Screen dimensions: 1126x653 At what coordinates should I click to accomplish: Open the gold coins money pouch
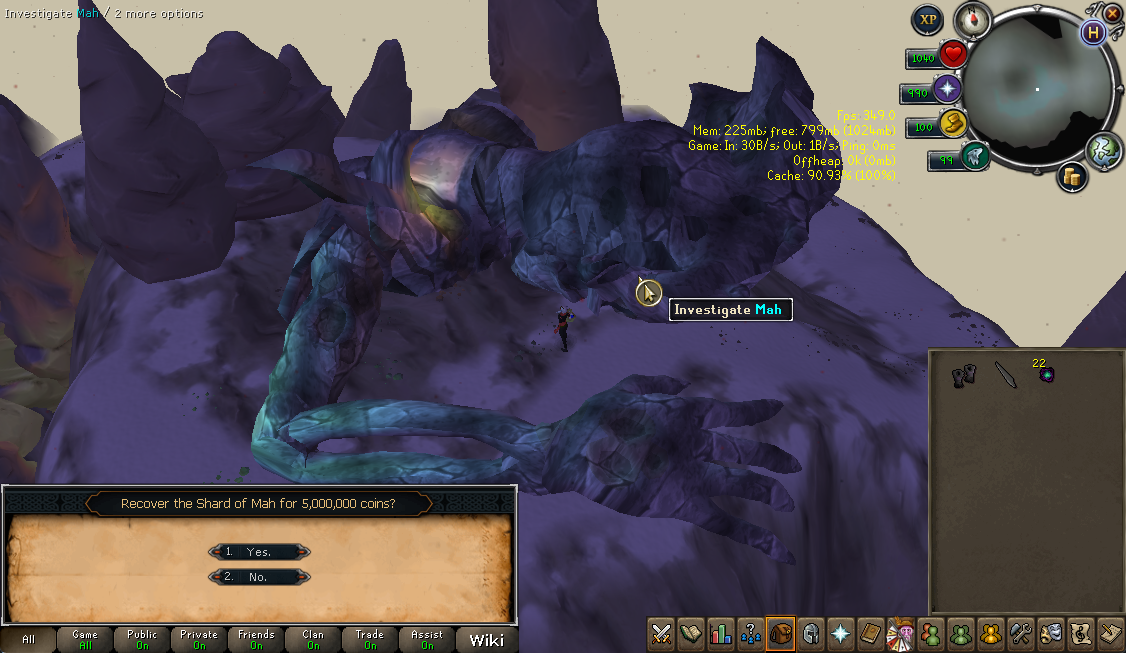pyautogui.click(x=1073, y=177)
